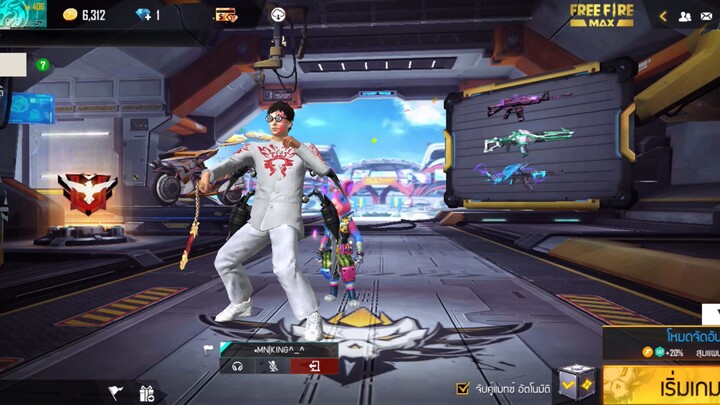This screenshot has height=405, width=720.
Task: Collapse the top-right menu with the arrow
Action: [x=662, y=16]
